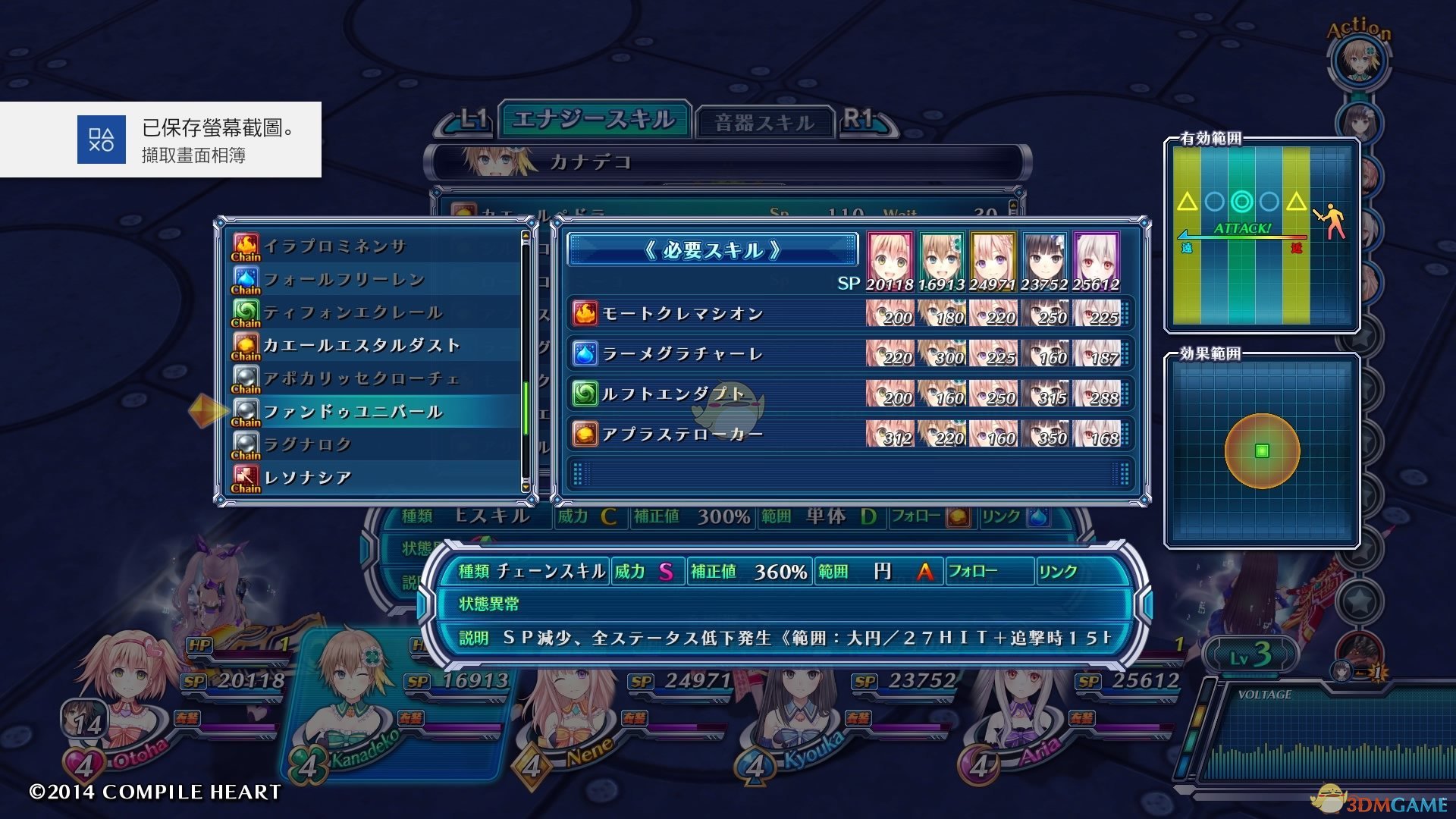Select the highlighted ファンドゥユニバール skill
This screenshot has height=819, width=1456.
click(353, 412)
